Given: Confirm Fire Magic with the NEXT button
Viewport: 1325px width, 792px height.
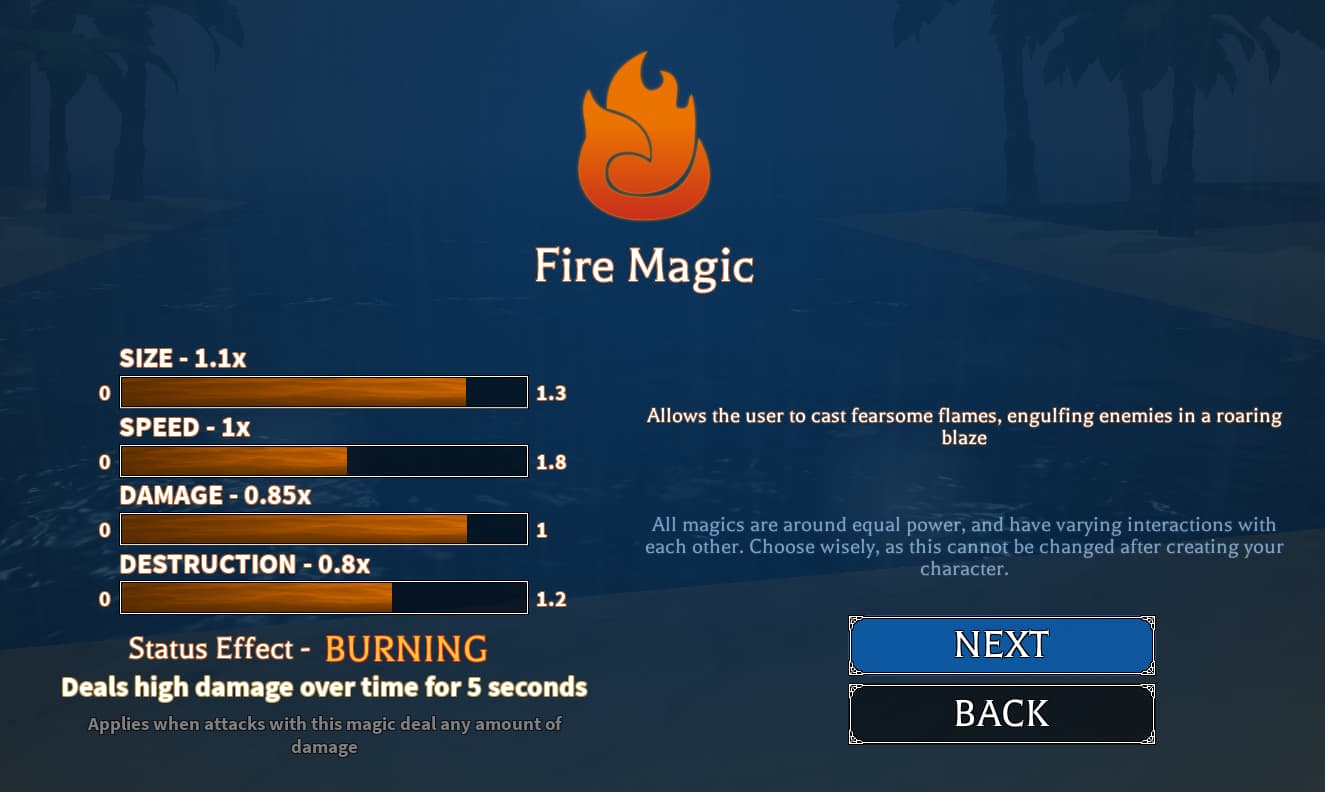Looking at the screenshot, I should [1001, 645].
